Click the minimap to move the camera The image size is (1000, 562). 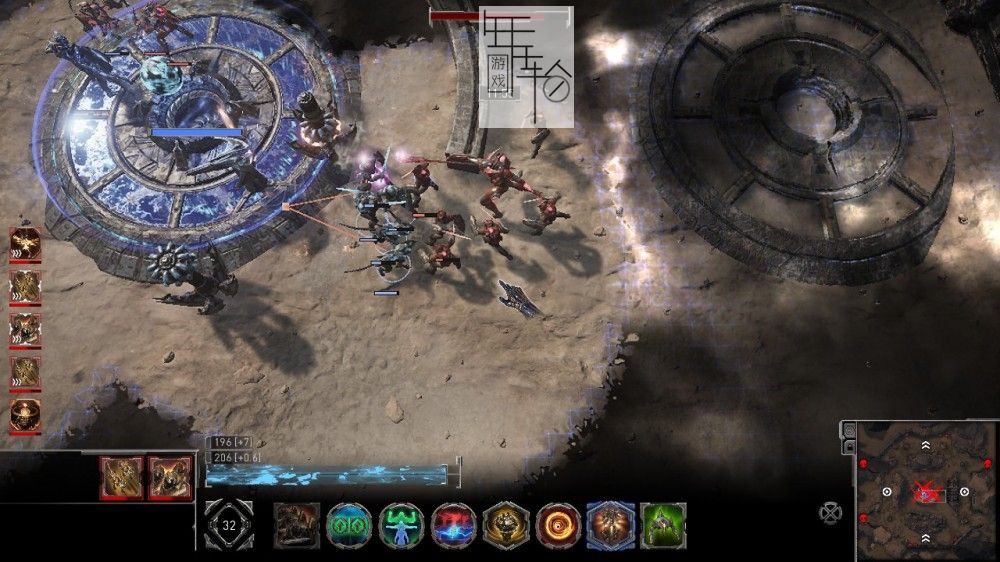(x=925, y=510)
